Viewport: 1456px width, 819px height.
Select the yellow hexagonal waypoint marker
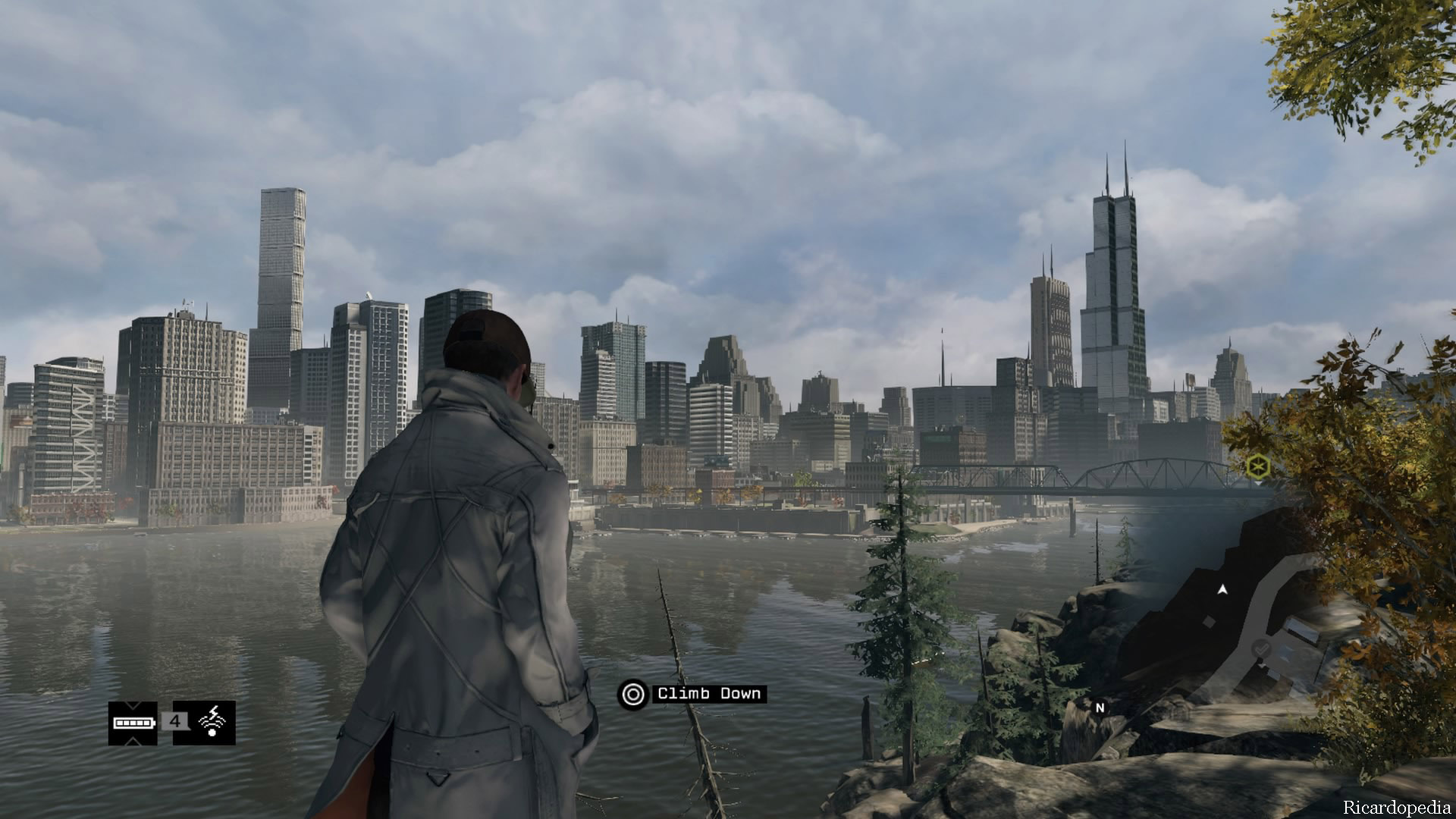pyautogui.click(x=1257, y=466)
